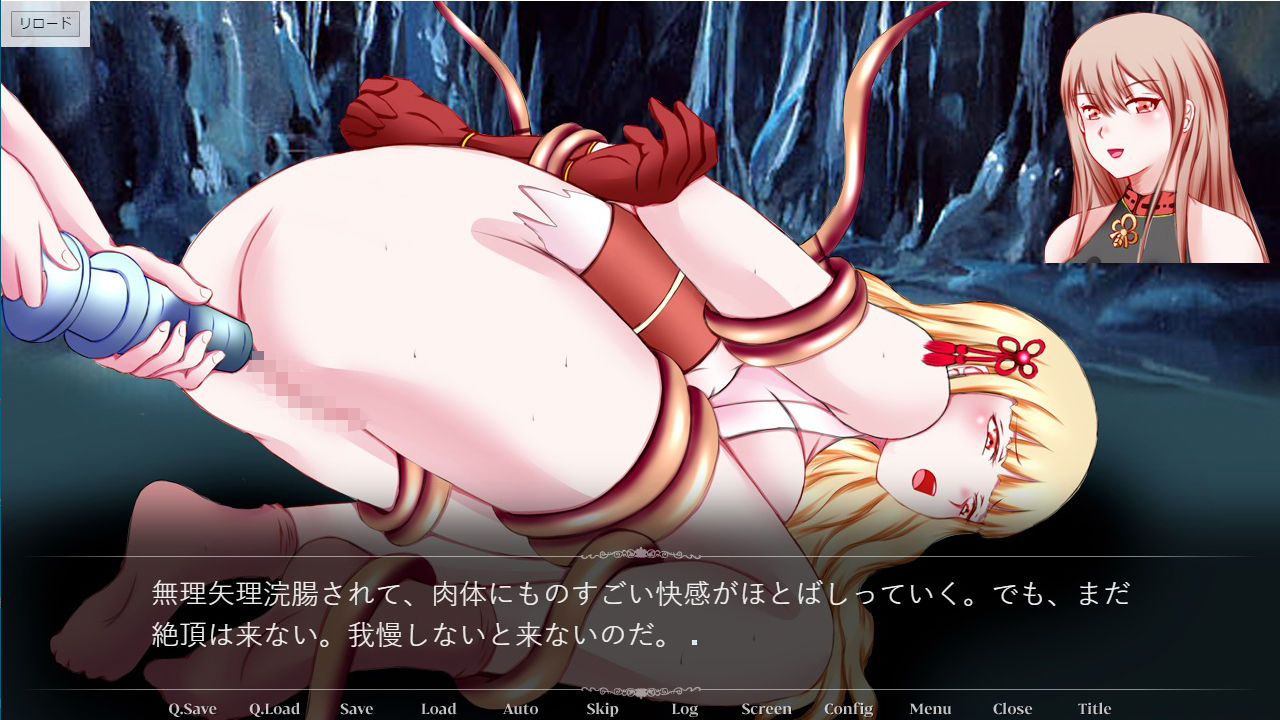Click Close to hide the message window
This screenshot has height=720, width=1280.
pos(1014,708)
